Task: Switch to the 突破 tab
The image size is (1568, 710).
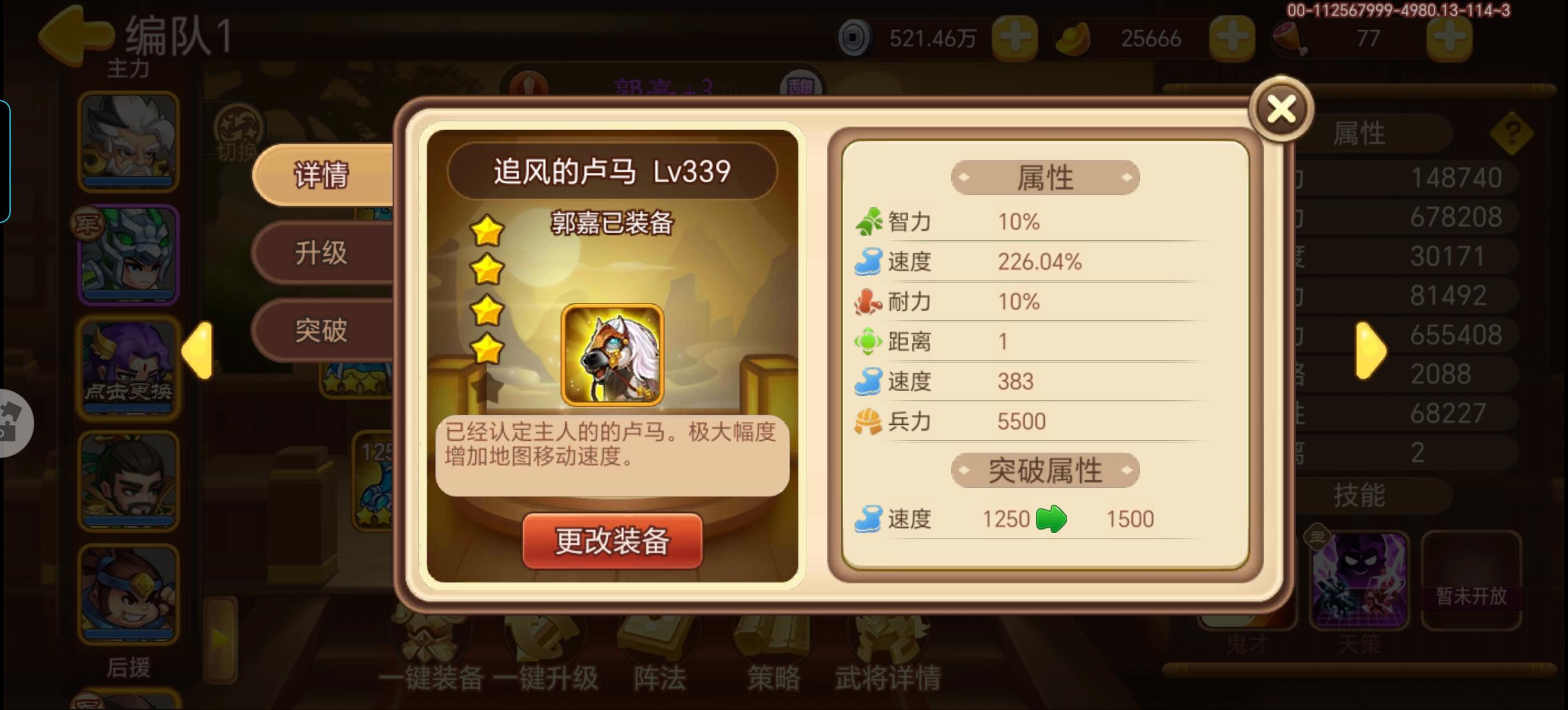Action: [x=323, y=331]
